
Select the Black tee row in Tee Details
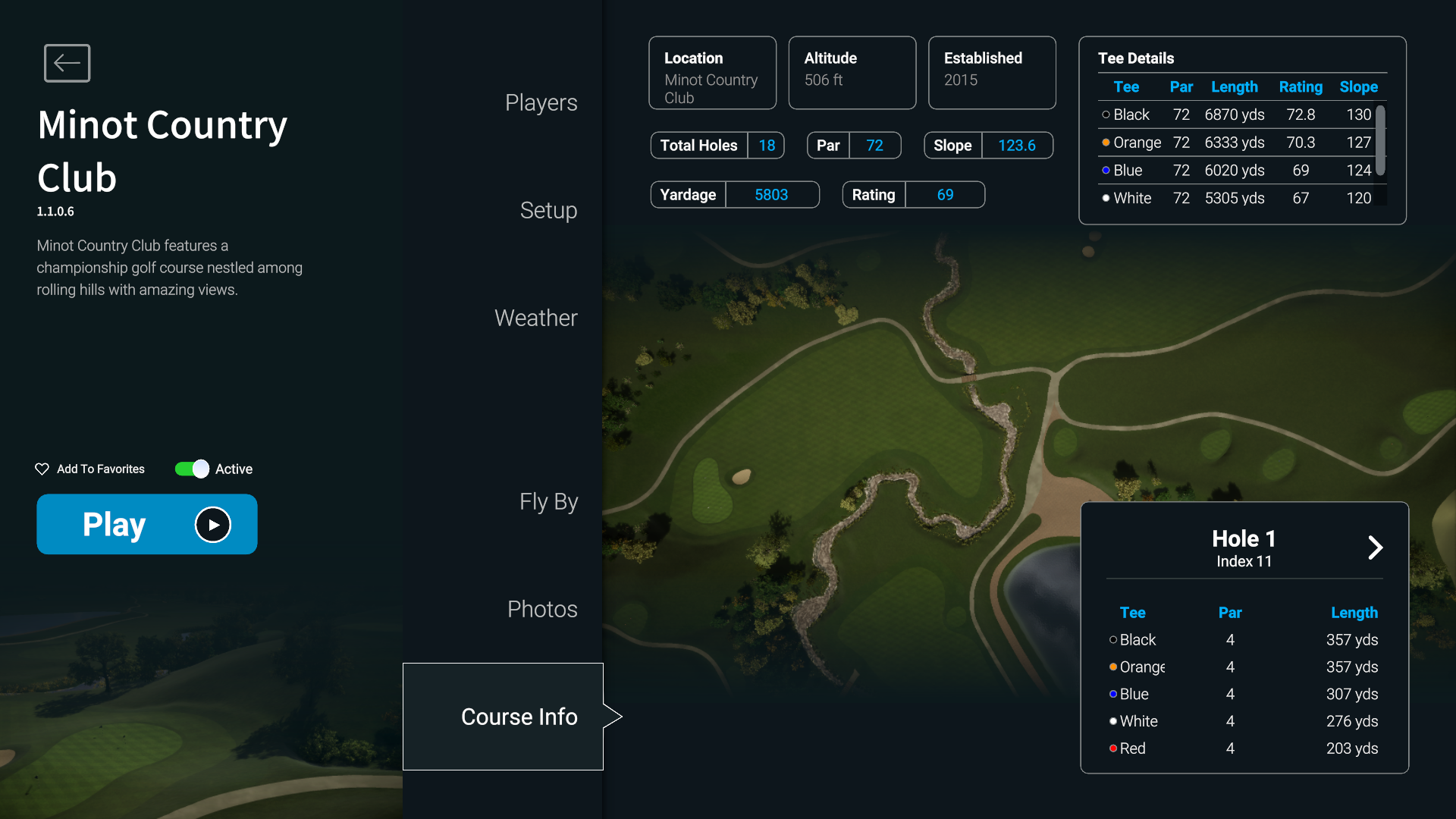pyautogui.click(x=1236, y=115)
